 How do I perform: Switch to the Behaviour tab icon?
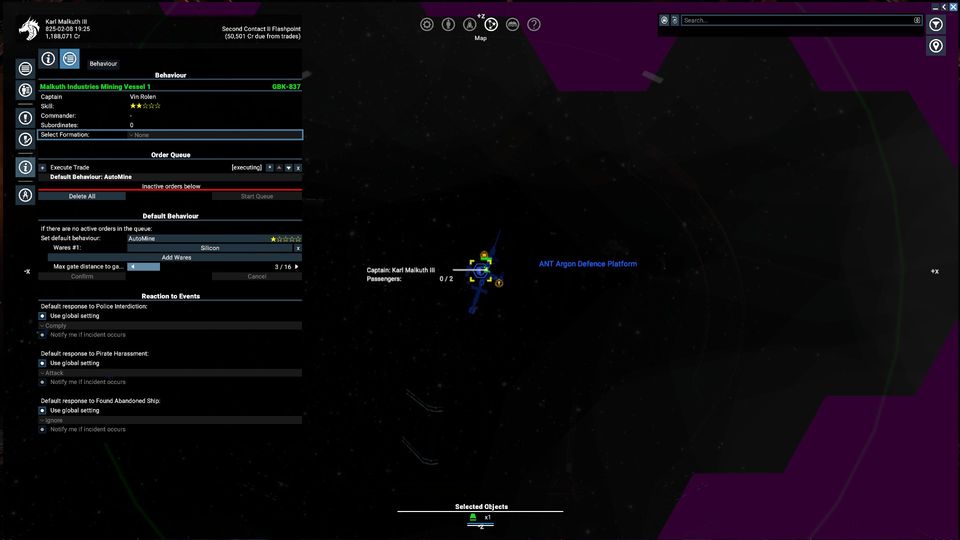(69, 60)
